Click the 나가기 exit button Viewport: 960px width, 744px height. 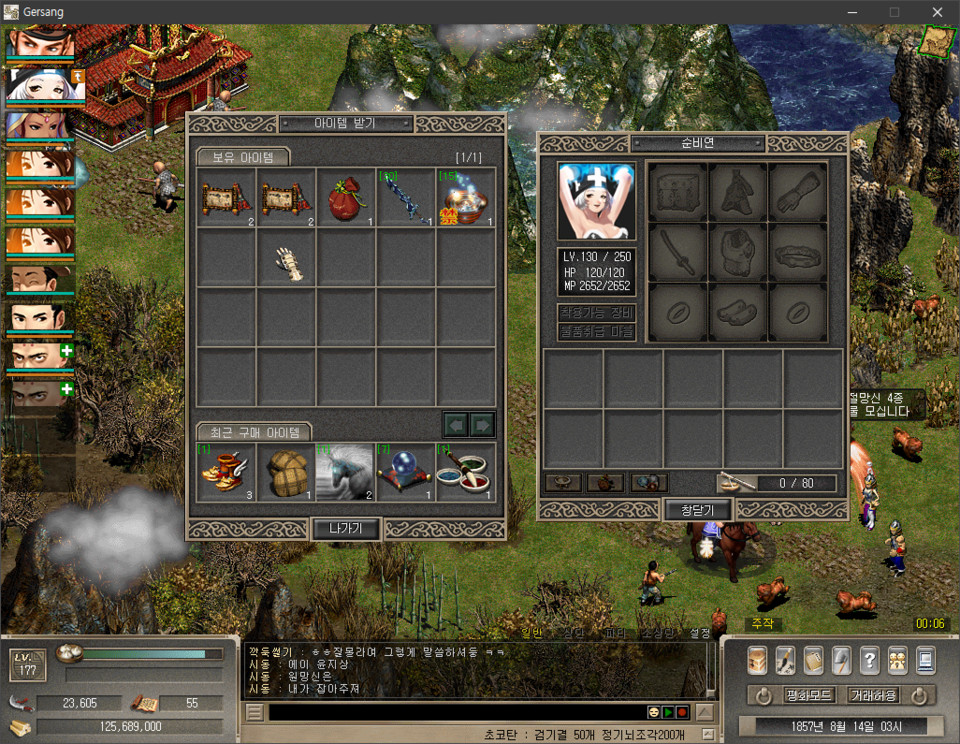(346, 529)
